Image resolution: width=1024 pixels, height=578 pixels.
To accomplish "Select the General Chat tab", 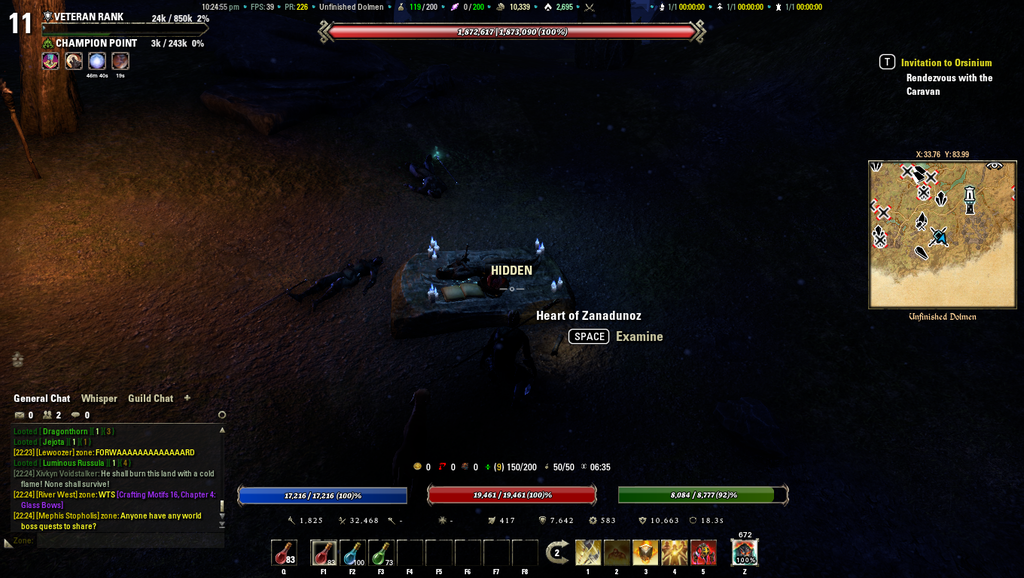I will [42, 398].
